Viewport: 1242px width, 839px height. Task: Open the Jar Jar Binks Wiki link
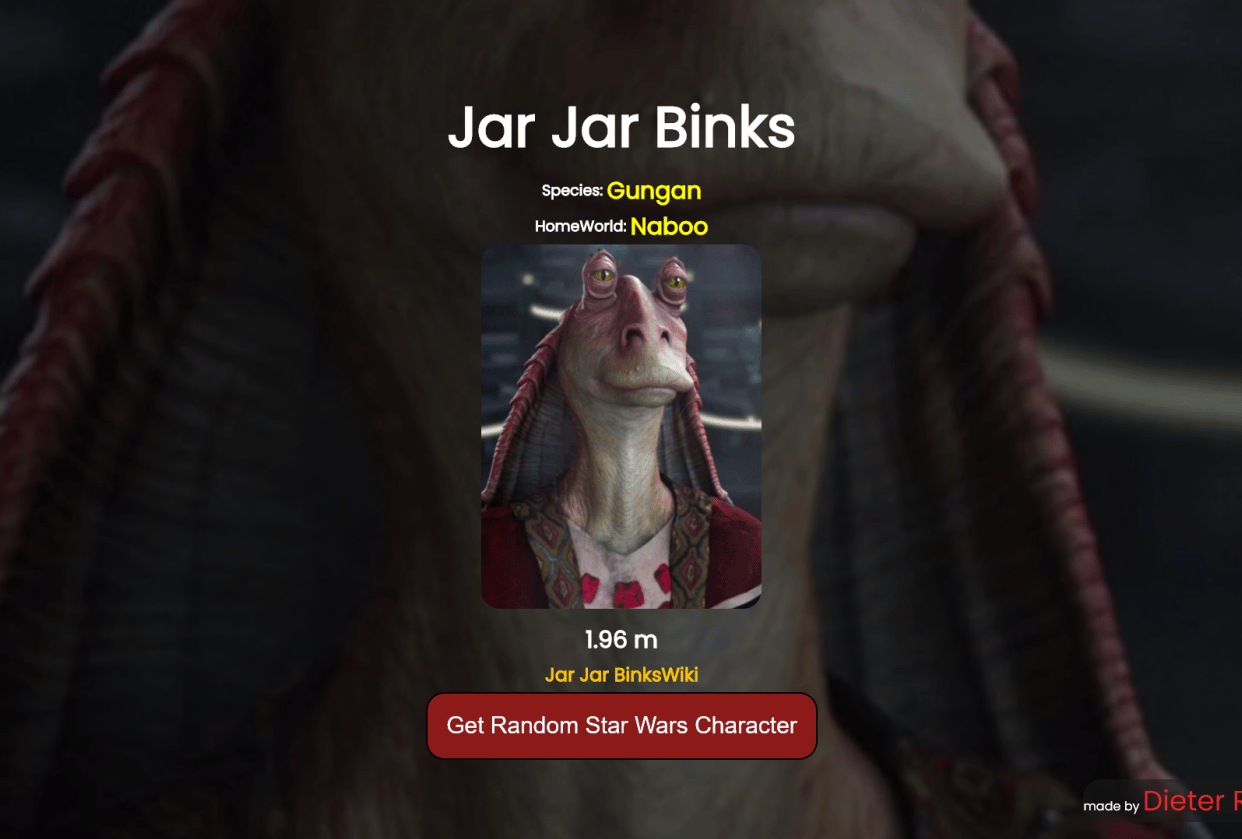tap(621, 675)
